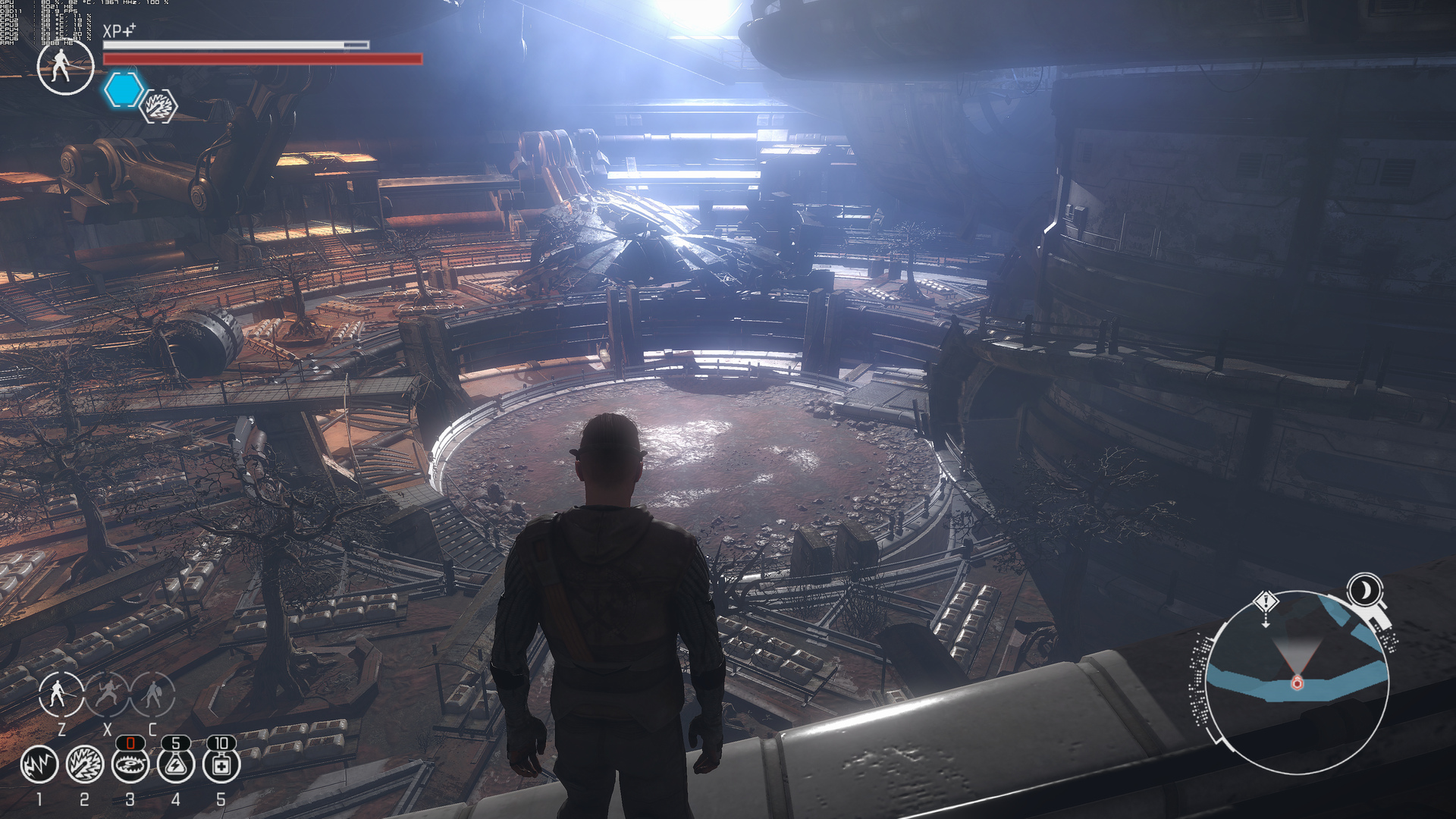This screenshot has height=819, width=1456.
Task: Select the glowing blue fluid charge hexagon
Action: pyautogui.click(x=124, y=90)
